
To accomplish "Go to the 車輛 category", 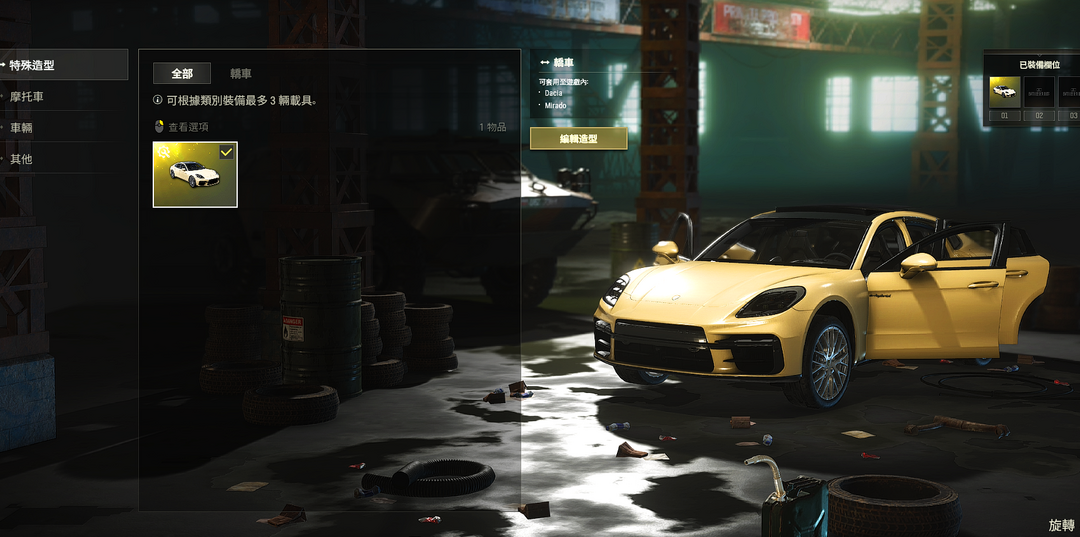I will [x=21, y=128].
